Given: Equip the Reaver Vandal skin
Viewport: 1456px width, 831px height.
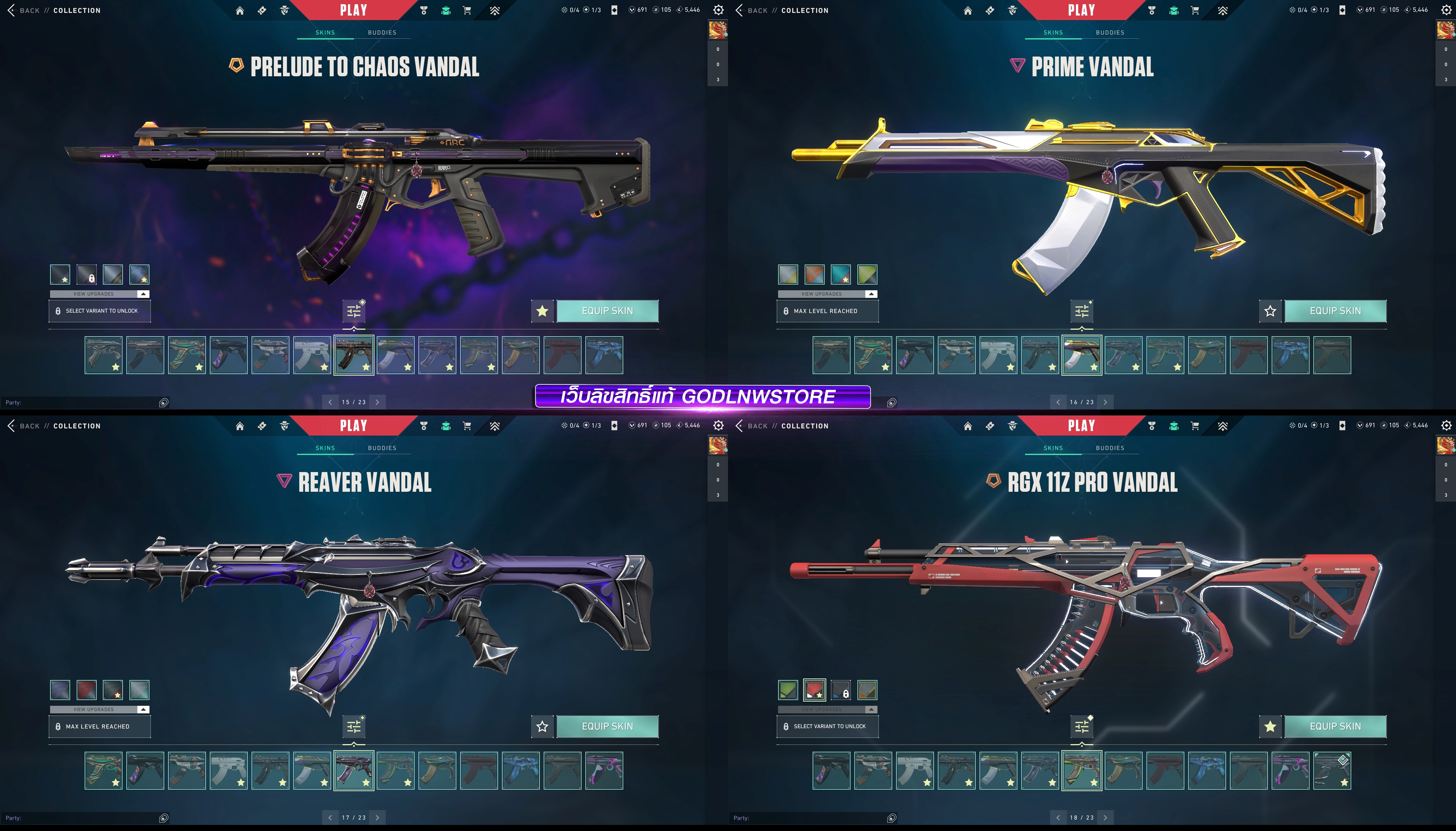Looking at the screenshot, I should pos(607,727).
